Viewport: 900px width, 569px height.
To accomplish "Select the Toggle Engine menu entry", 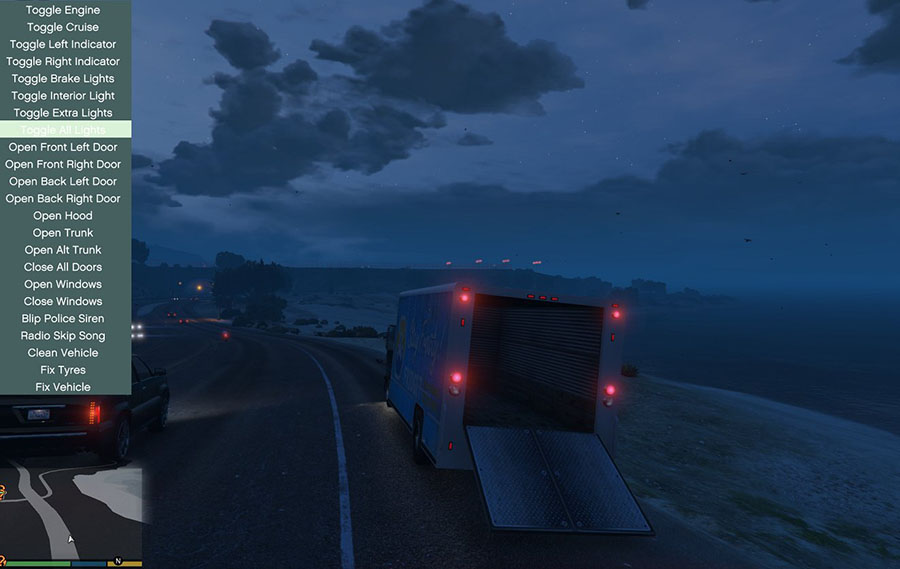I will (x=63, y=10).
